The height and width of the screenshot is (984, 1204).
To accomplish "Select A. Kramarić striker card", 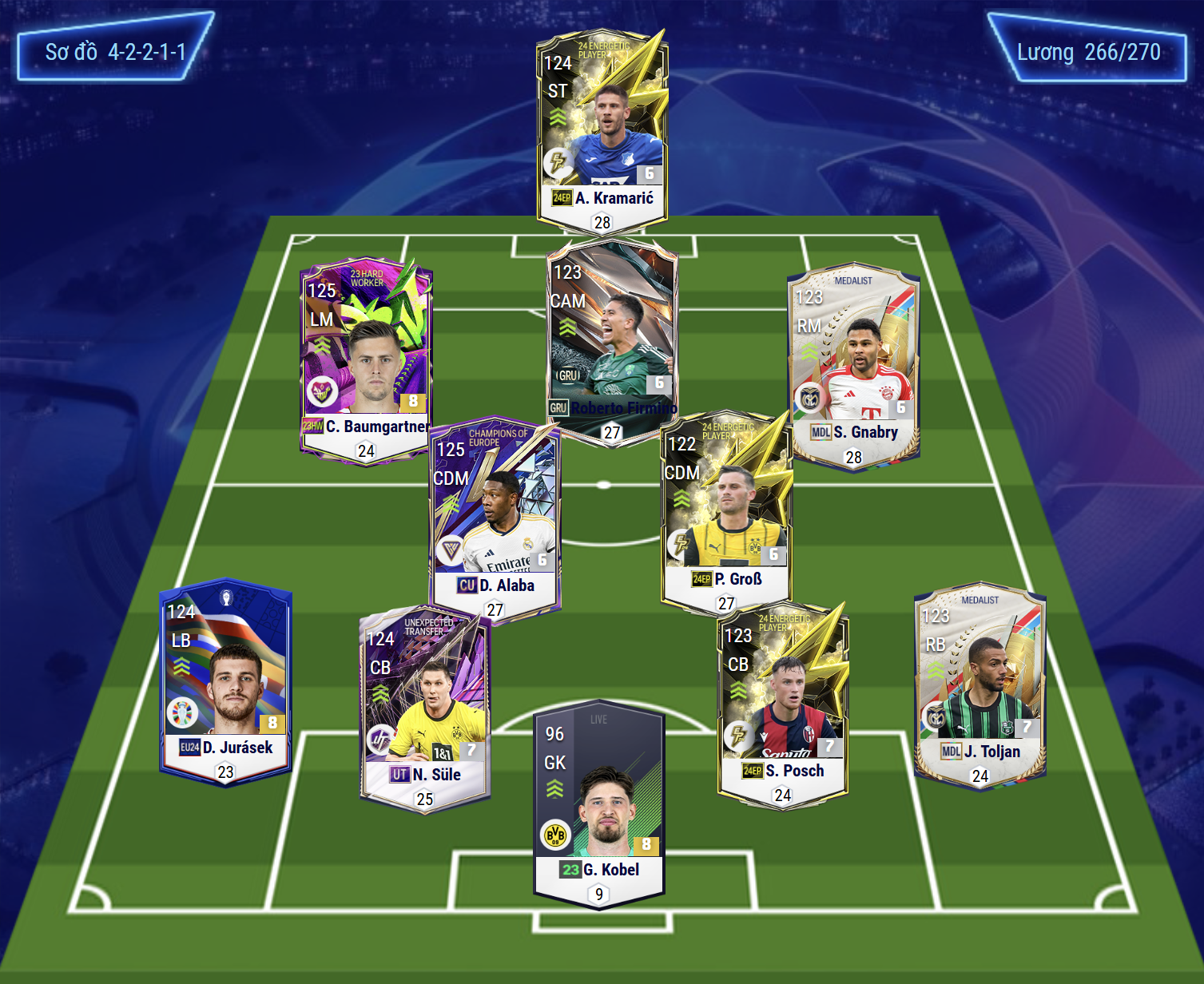I will click(x=602, y=132).
